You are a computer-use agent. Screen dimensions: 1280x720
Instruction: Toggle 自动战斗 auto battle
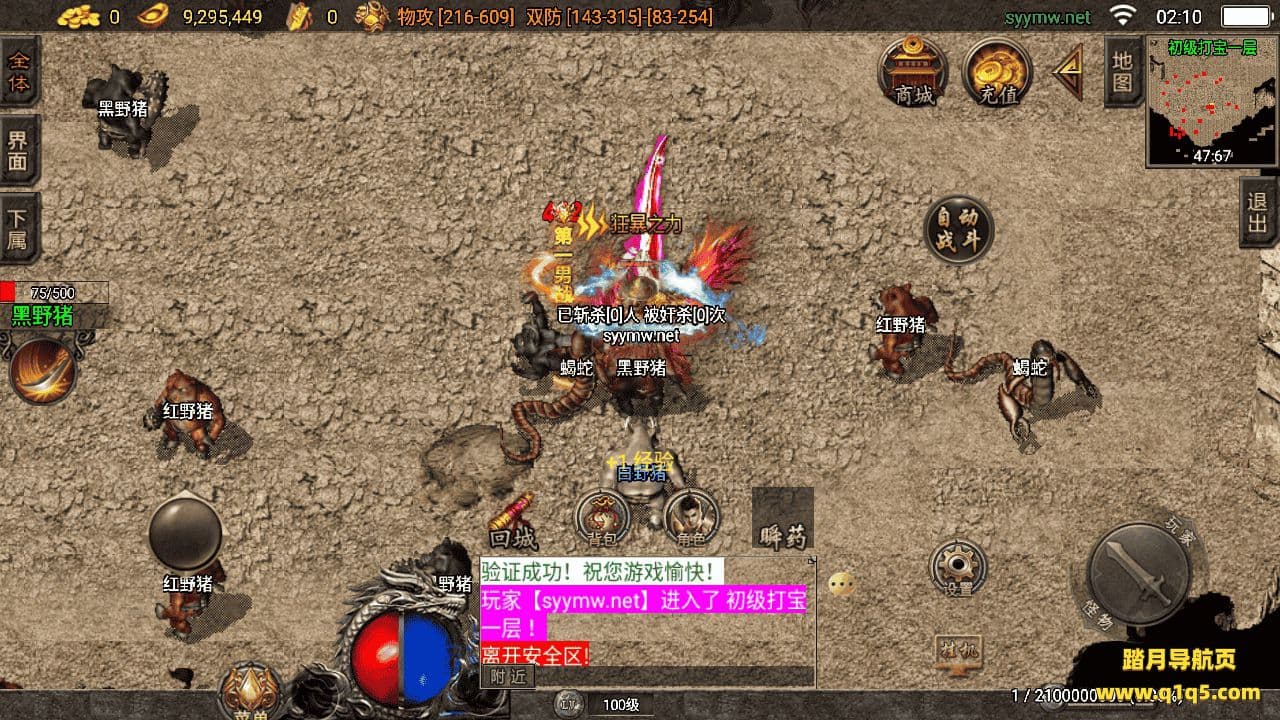coord(958,229)
